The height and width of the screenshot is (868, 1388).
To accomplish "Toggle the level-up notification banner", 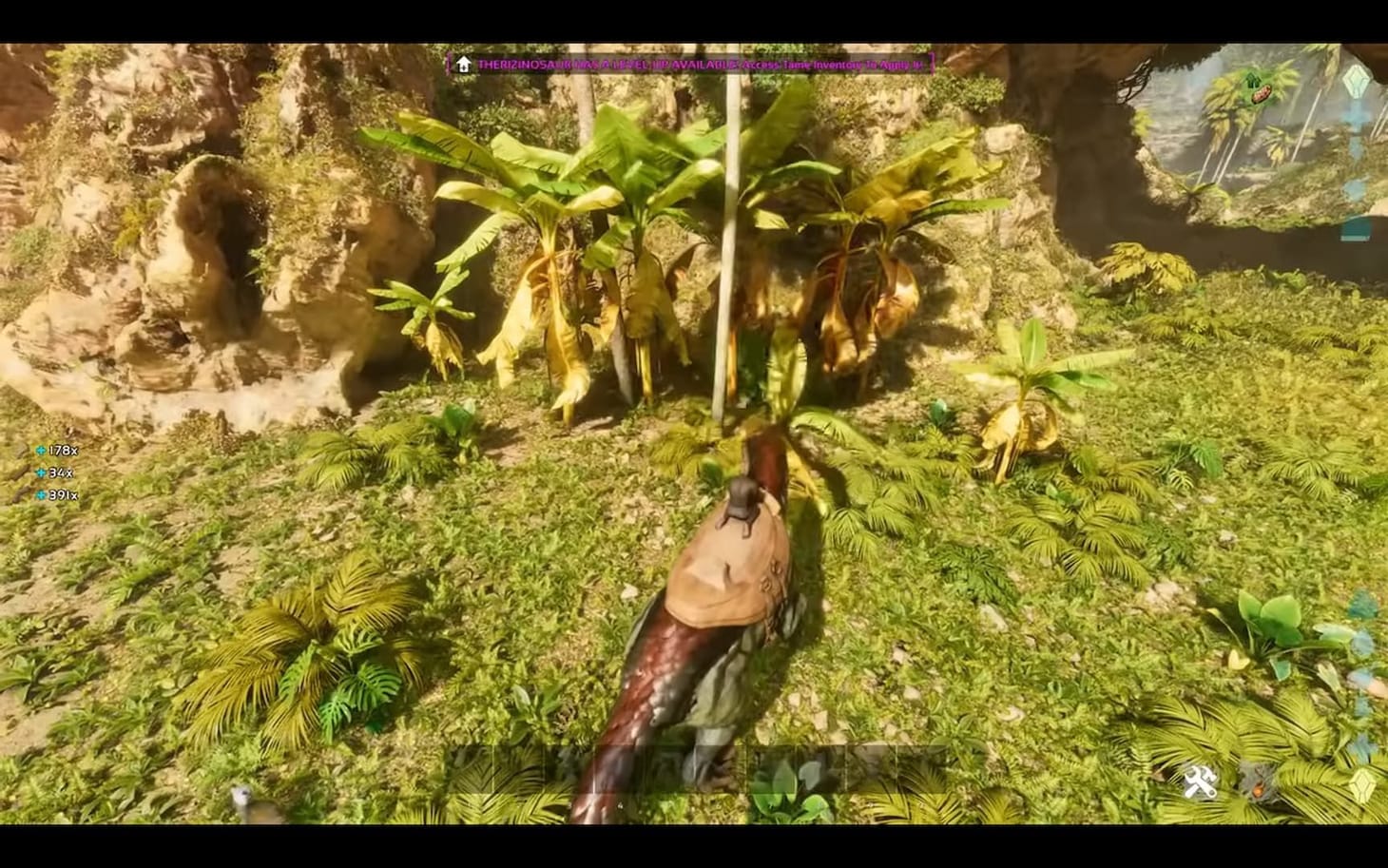I will pos(691,64).
